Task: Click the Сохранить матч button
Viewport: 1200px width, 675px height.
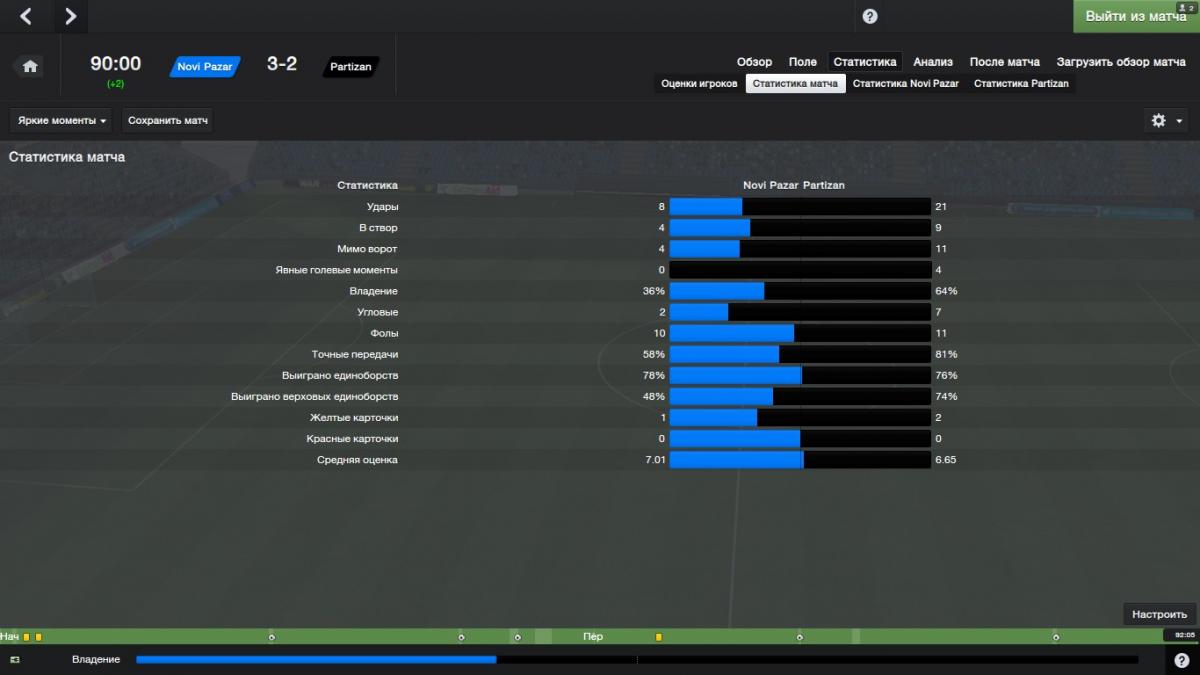Action: point(168,121)
